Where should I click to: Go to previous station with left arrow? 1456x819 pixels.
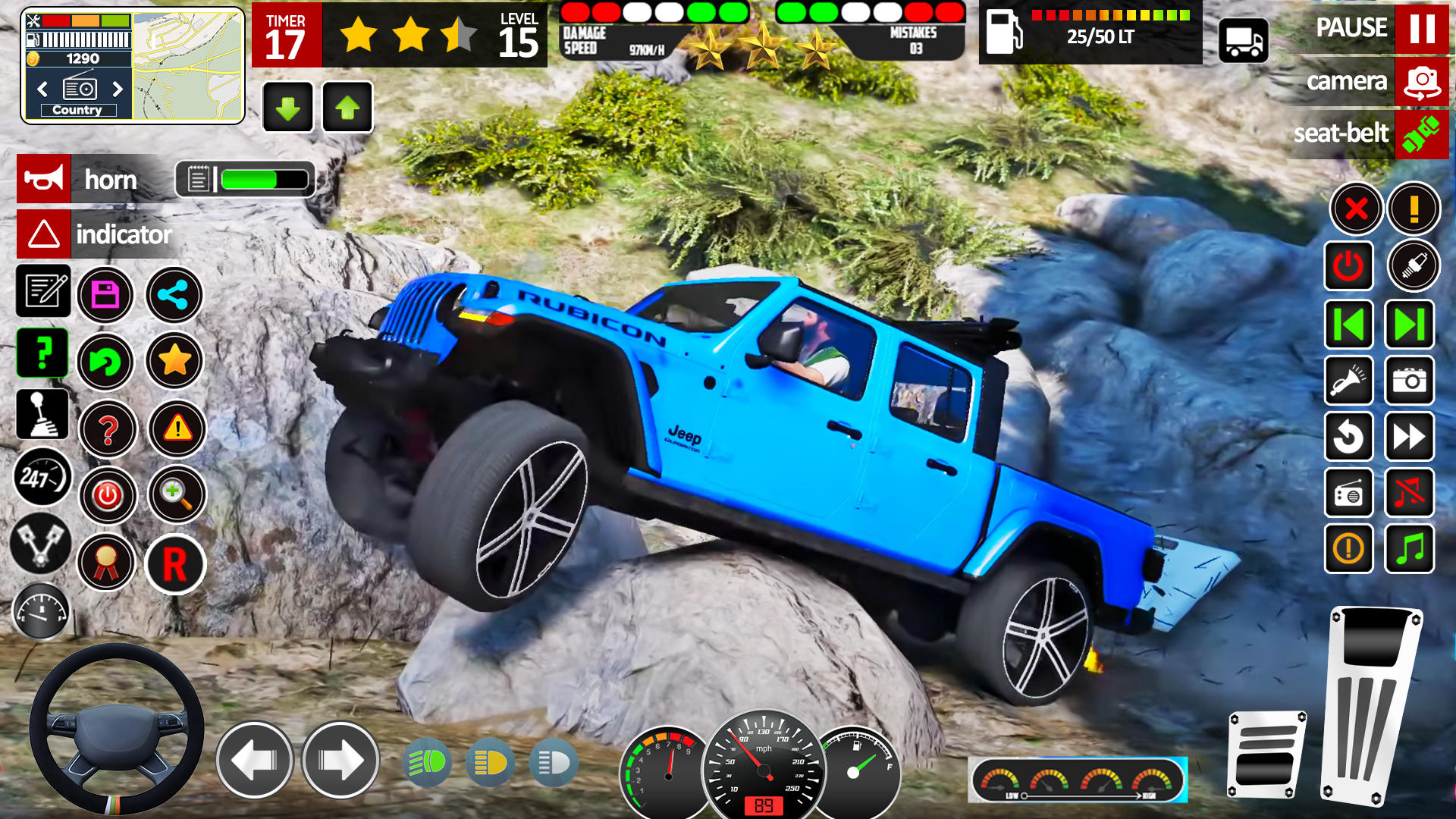[43, 87]
